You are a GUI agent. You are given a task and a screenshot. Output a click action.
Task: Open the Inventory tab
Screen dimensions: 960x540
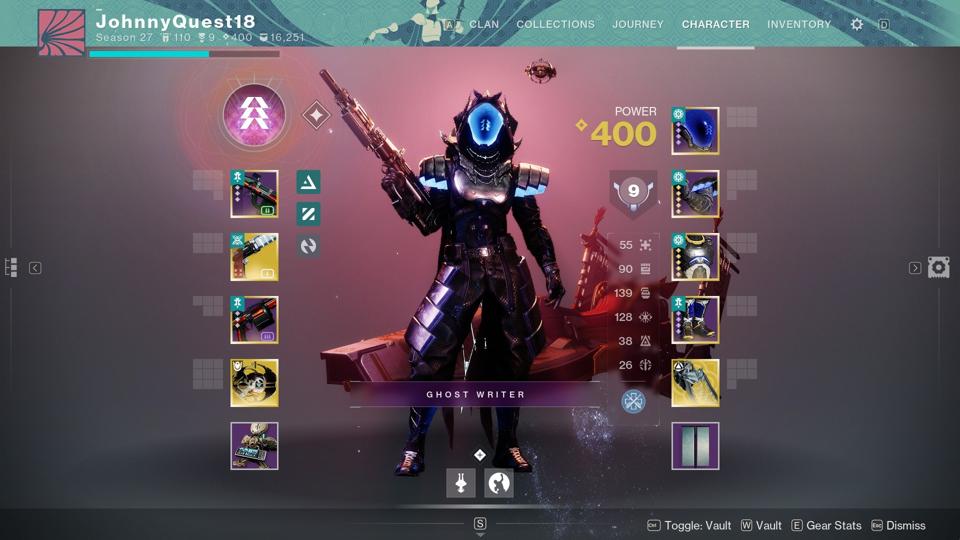[x=799, y=24]
